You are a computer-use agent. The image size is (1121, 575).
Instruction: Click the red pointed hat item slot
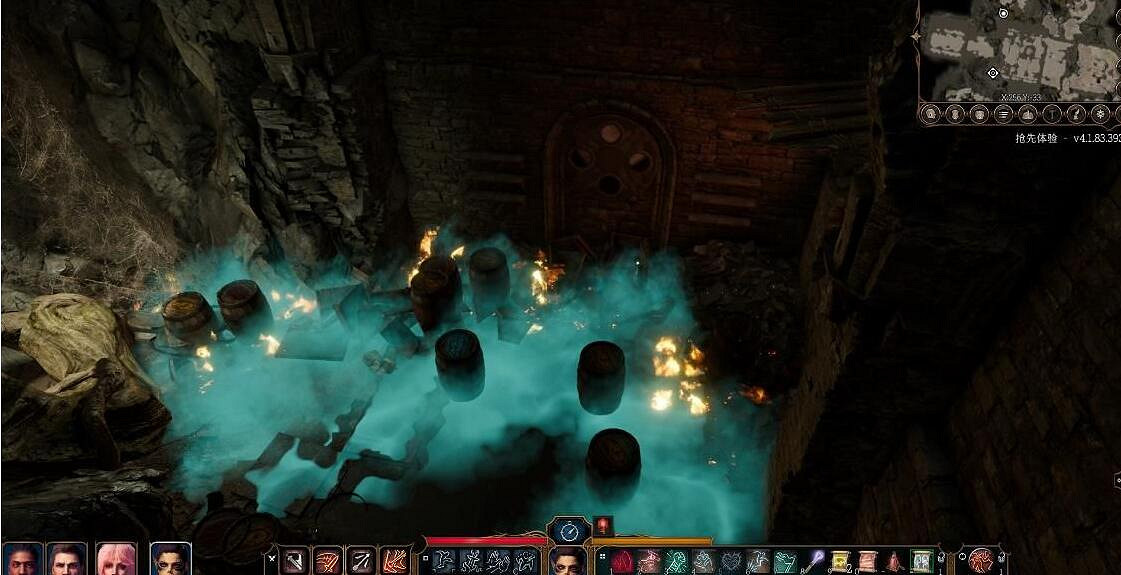(893, 562)
